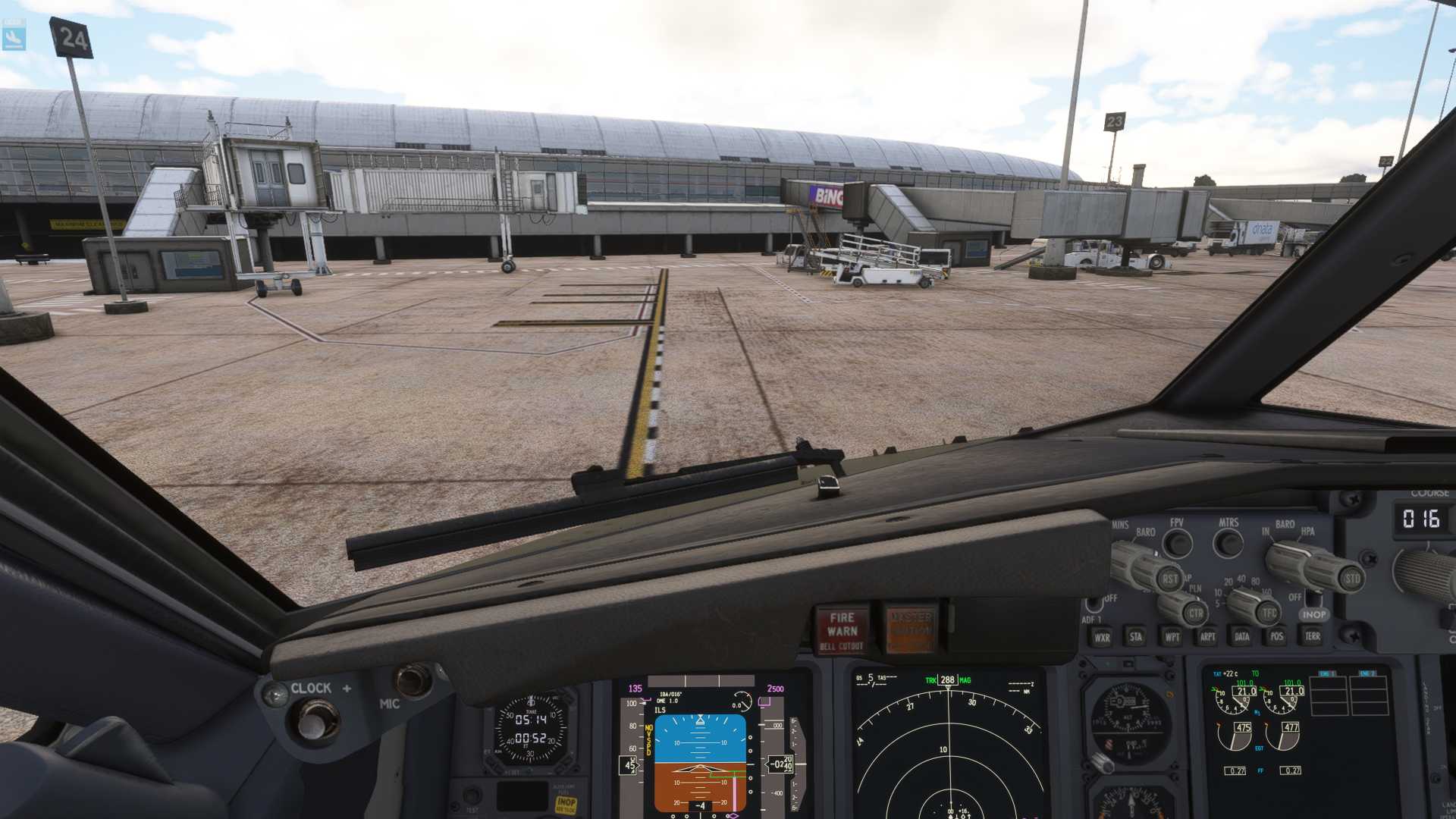Display airports with the ARPT button
The width and height of the screenshot is (1456, 819).
pyautogui.click(x=1207, y=637)
